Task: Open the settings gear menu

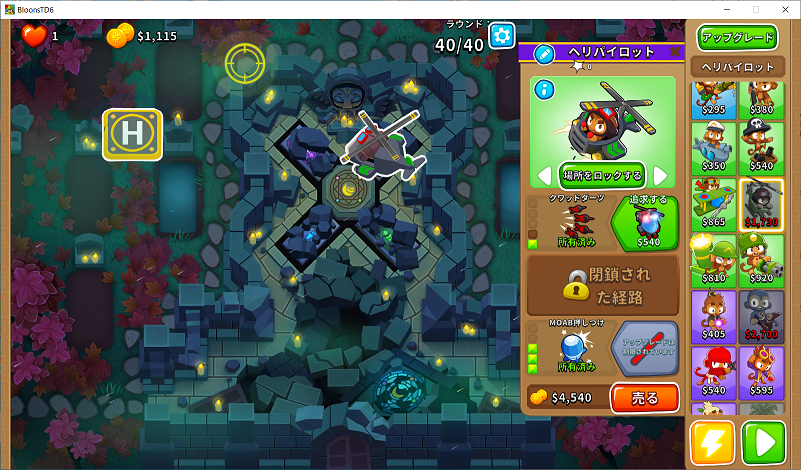Action: click(501, 38)
